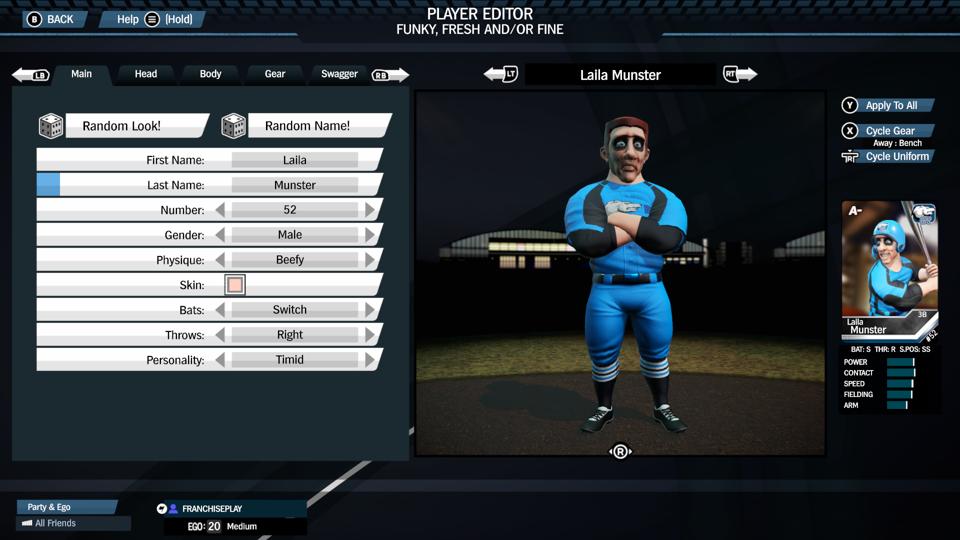
Task: Increase the jersey Number with right arrow
Action: point(370,210)
